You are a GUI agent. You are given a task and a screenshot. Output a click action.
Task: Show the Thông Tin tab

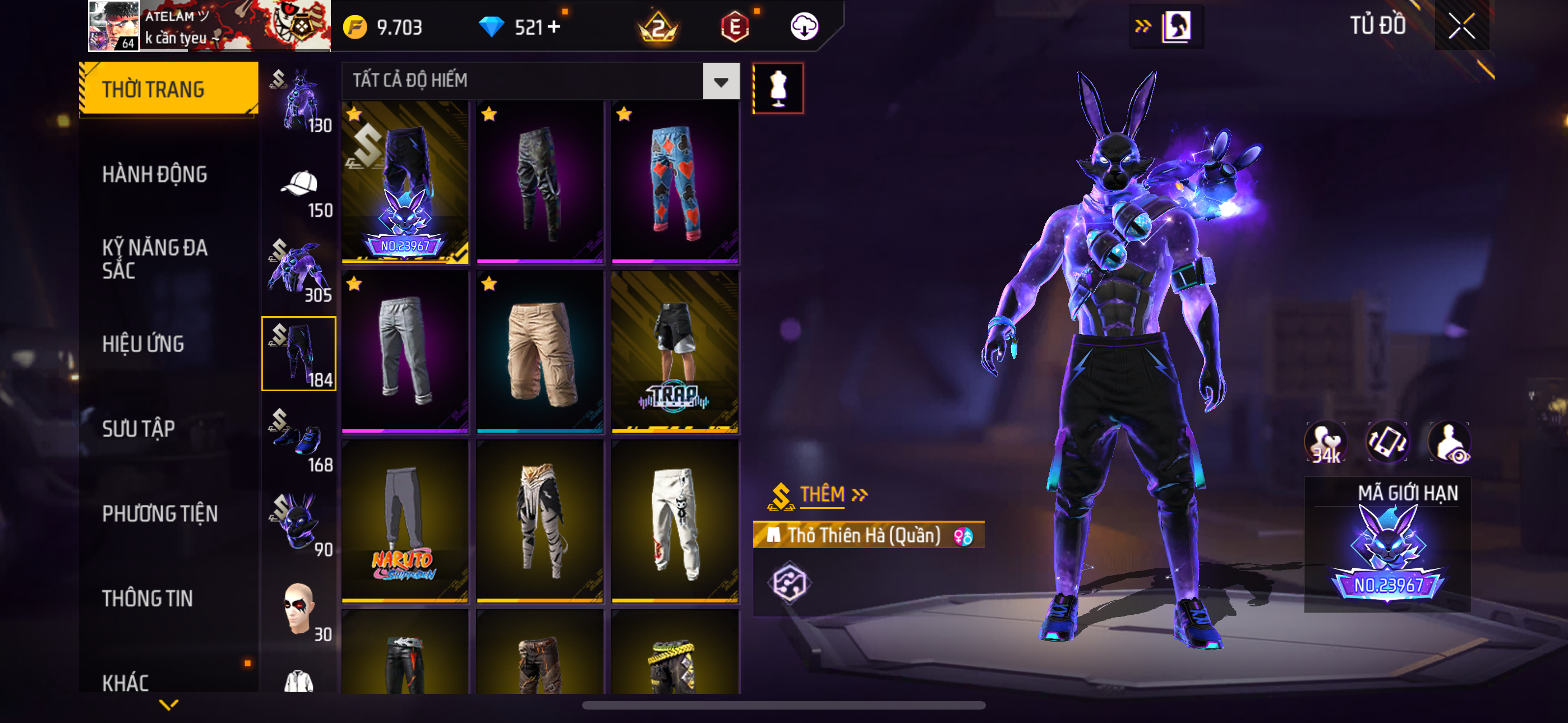tap(147, 599)
